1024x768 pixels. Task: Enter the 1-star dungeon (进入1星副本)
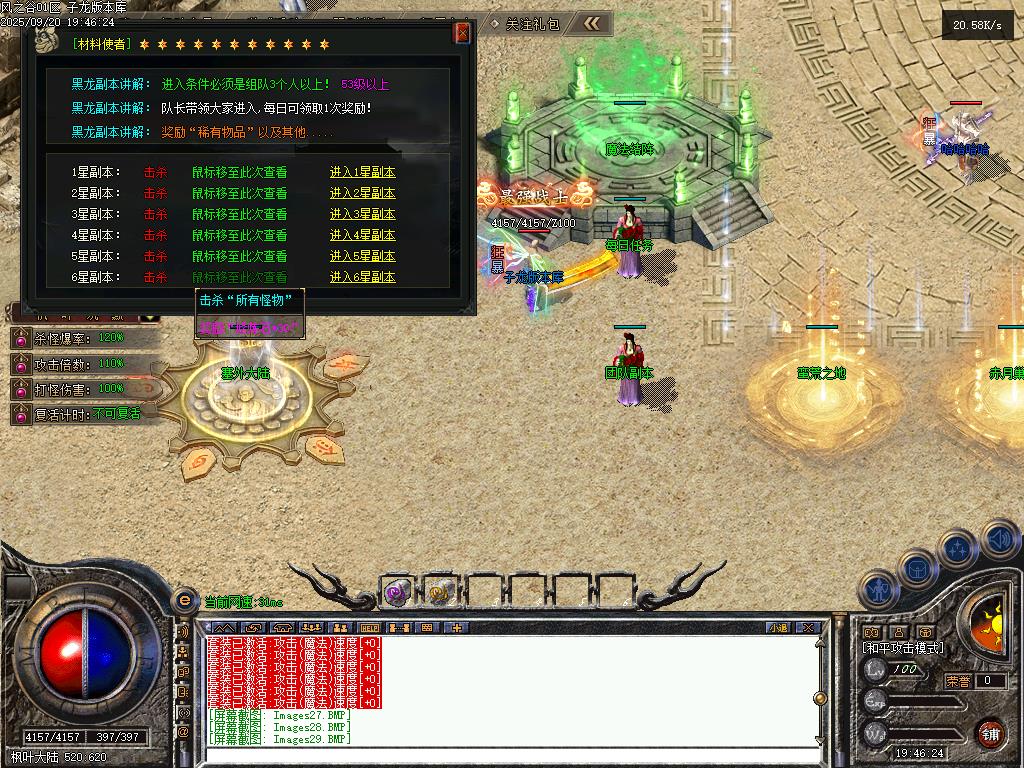click(362, 172)
